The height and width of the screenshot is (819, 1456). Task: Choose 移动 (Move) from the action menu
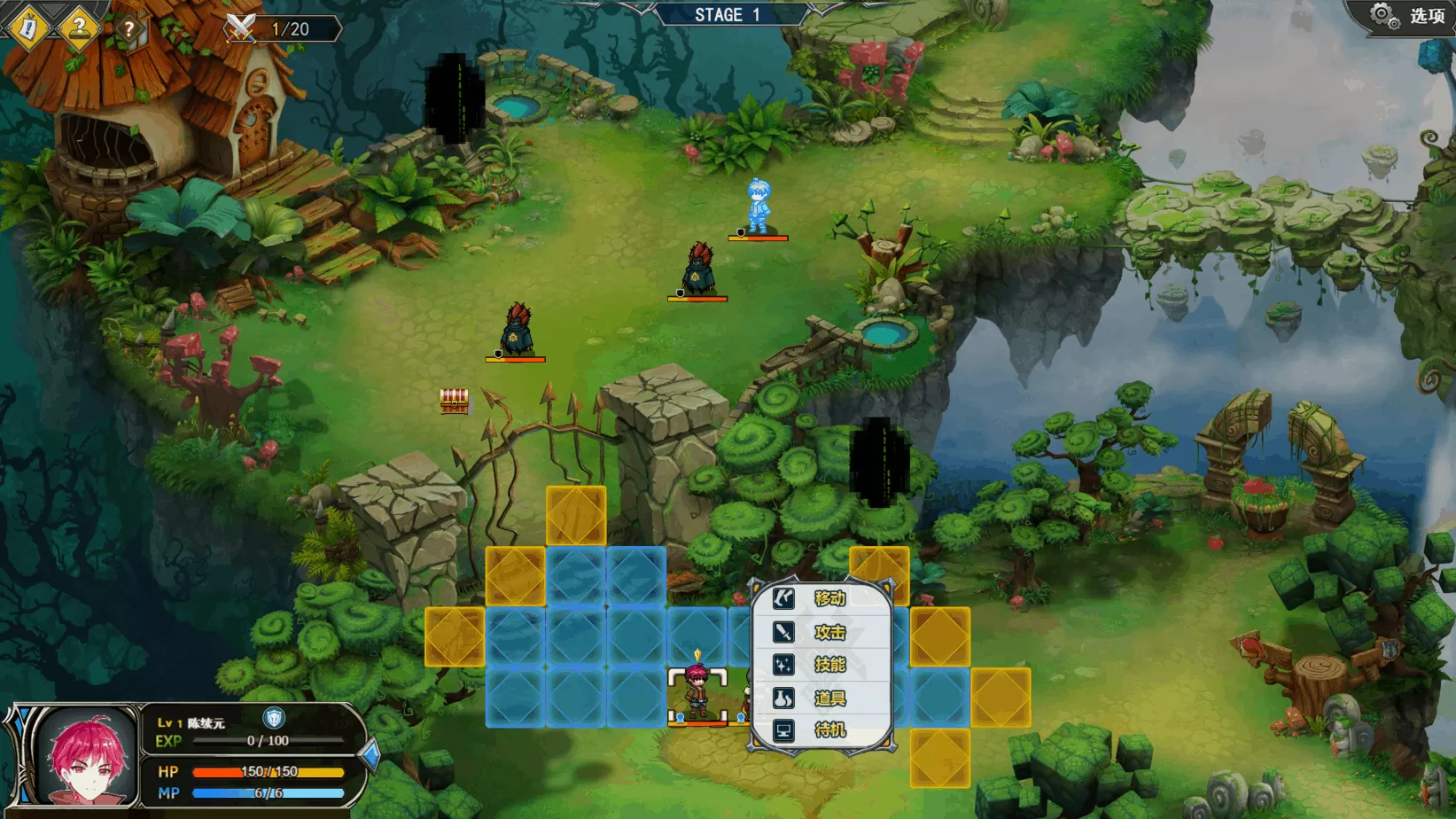[x=821, y=598]
